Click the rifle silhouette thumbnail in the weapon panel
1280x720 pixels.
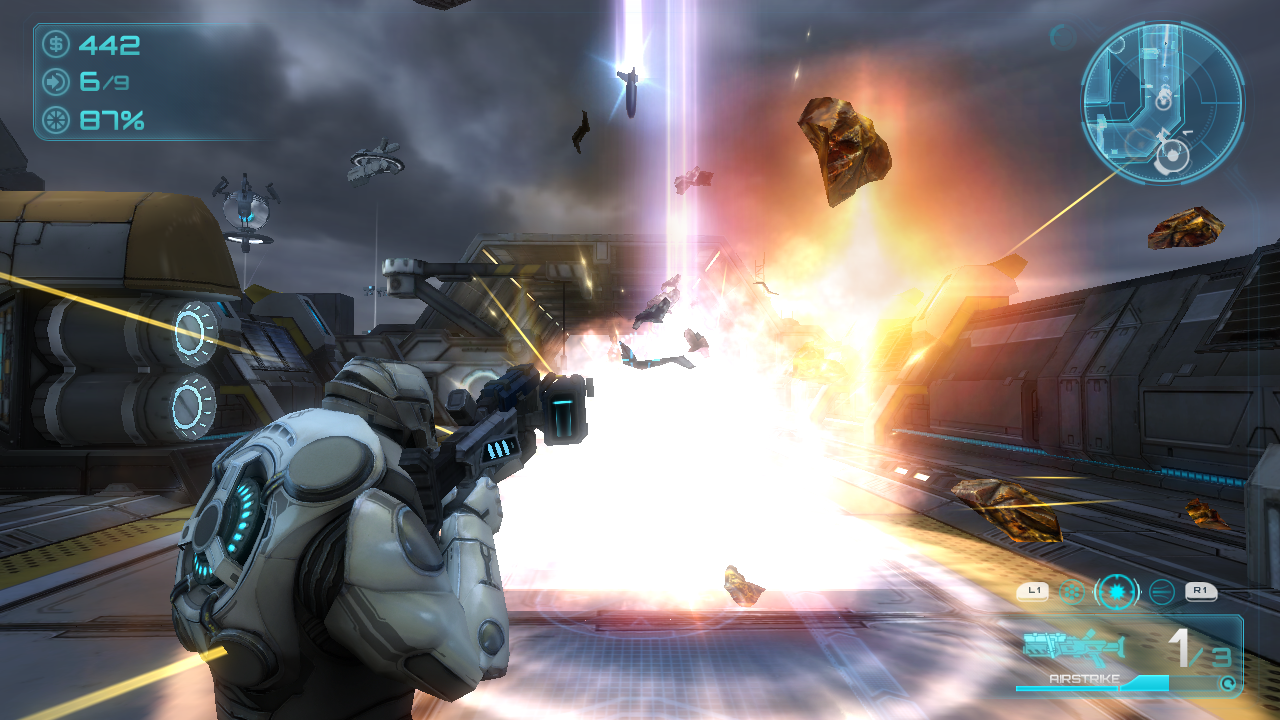click(x=1074, y=648)
